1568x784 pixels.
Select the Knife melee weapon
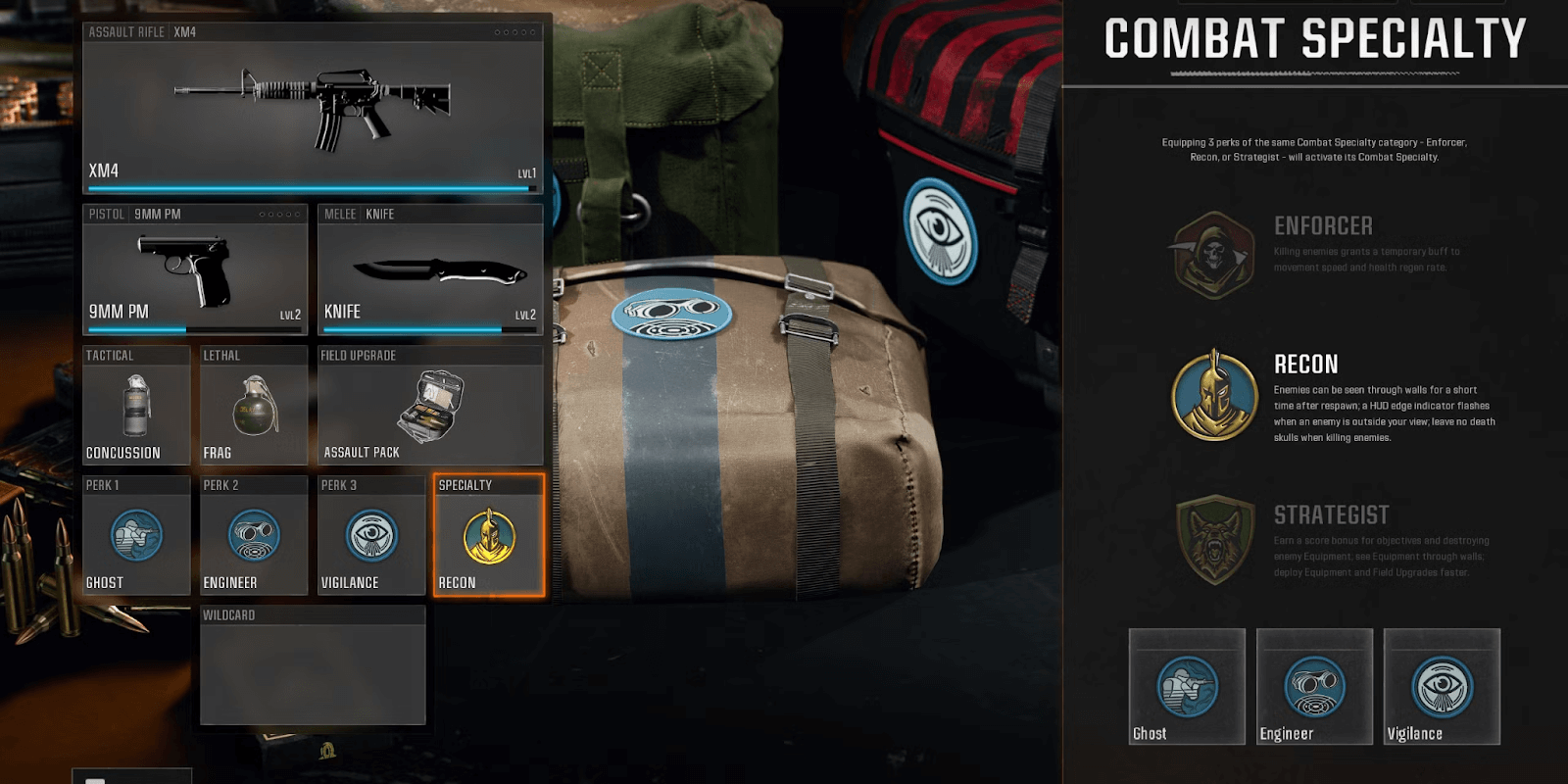[429, 269]
